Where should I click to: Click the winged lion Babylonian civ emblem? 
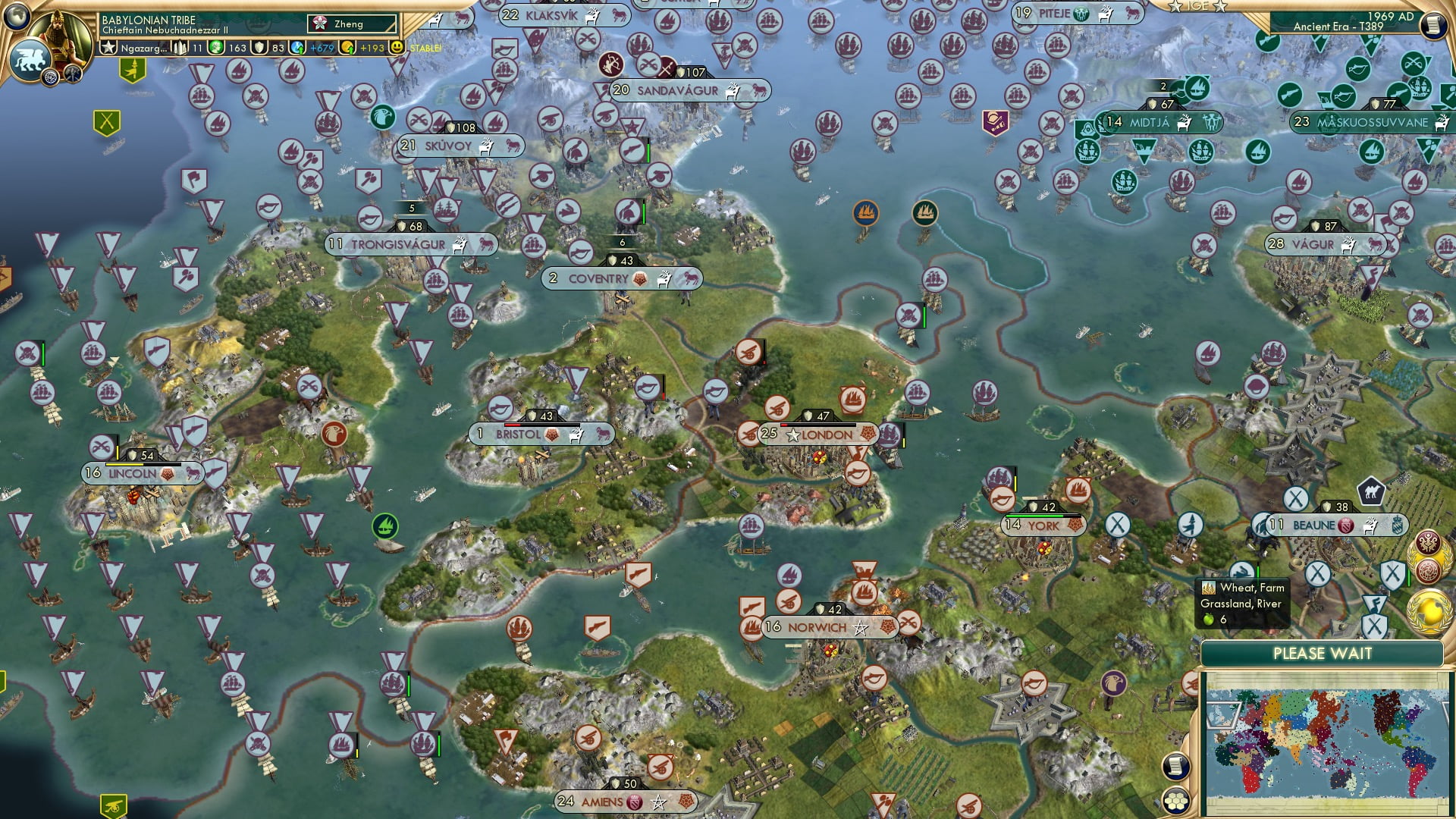pyautogui.click(x=31, y=61)
